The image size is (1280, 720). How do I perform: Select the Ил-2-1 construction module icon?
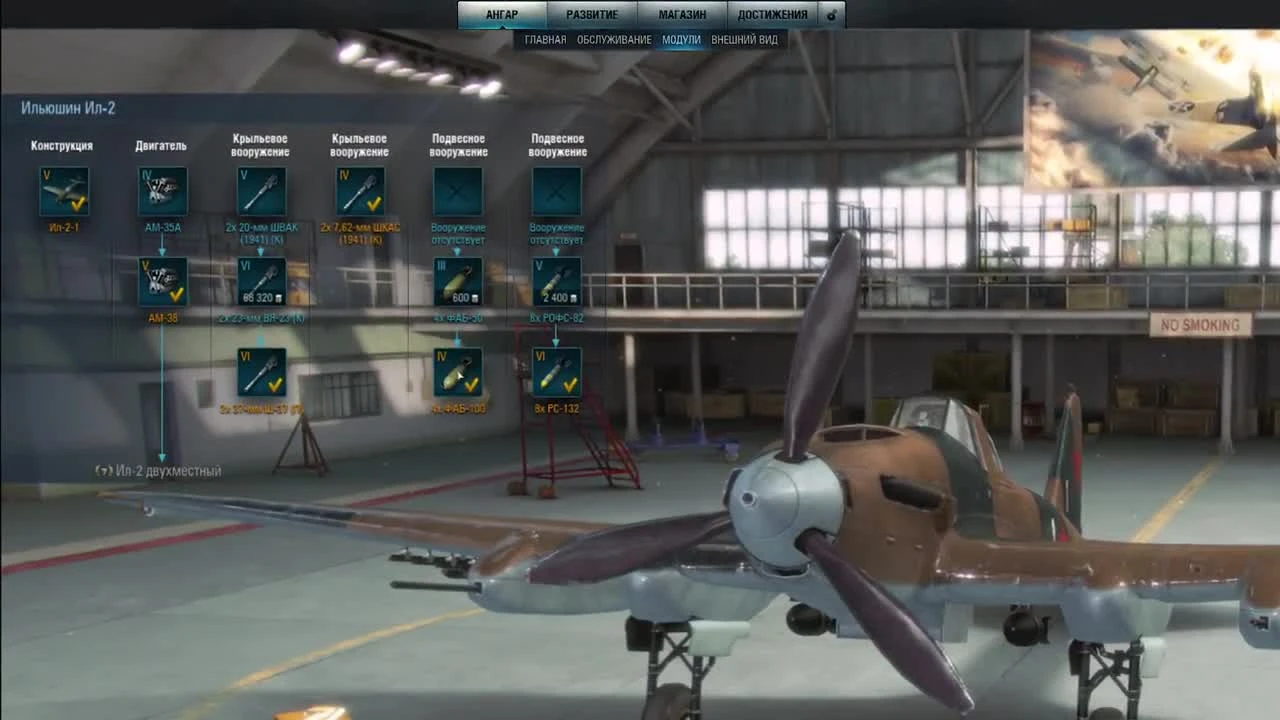click(65, 190)
